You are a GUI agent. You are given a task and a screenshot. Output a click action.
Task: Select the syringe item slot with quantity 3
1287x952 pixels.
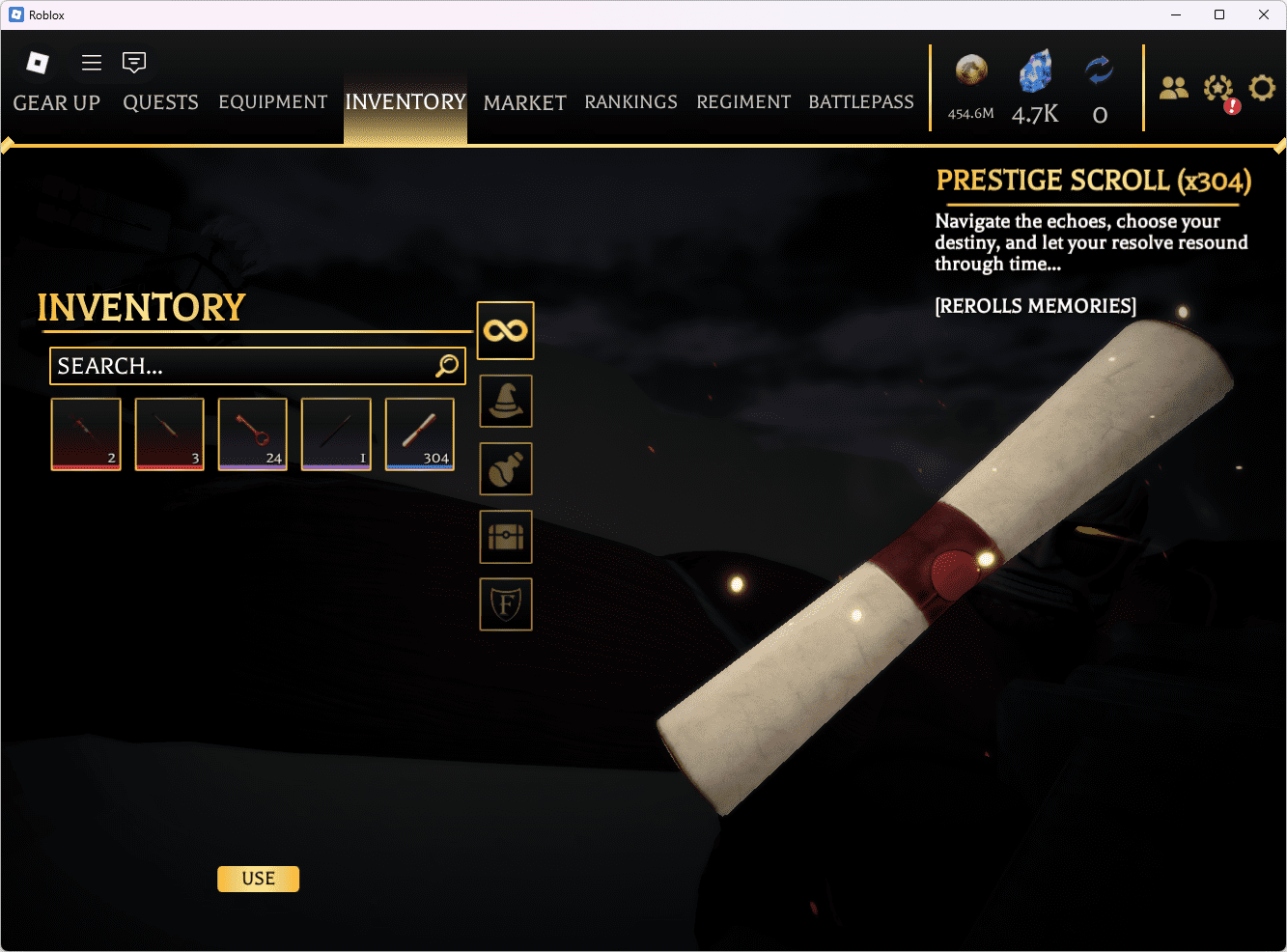click(x=170, y=434)
